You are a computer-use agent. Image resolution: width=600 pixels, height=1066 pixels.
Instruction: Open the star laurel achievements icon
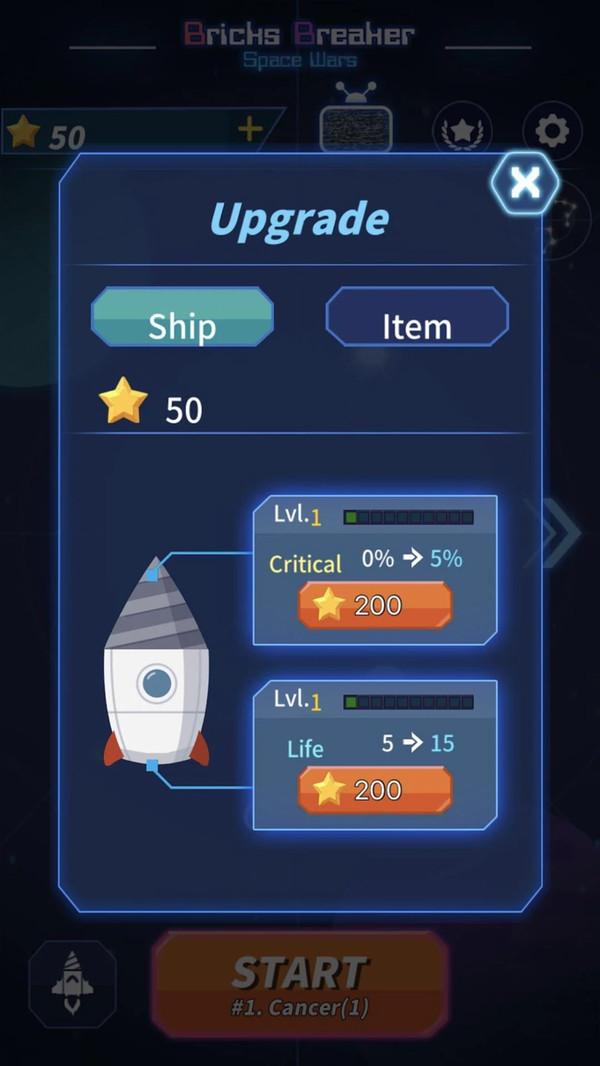[461, 131]
